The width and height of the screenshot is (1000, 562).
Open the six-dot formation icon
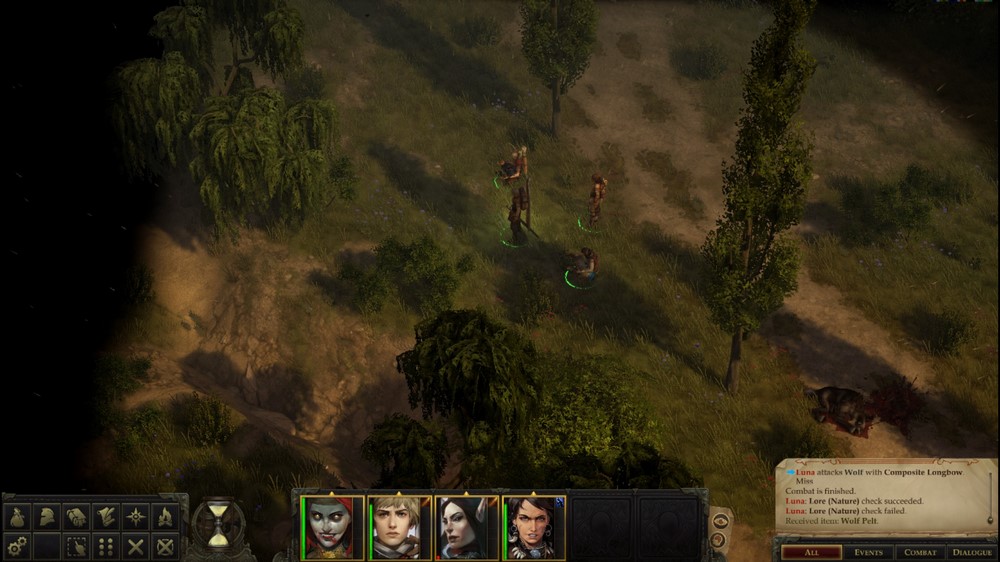pos(106,546)
